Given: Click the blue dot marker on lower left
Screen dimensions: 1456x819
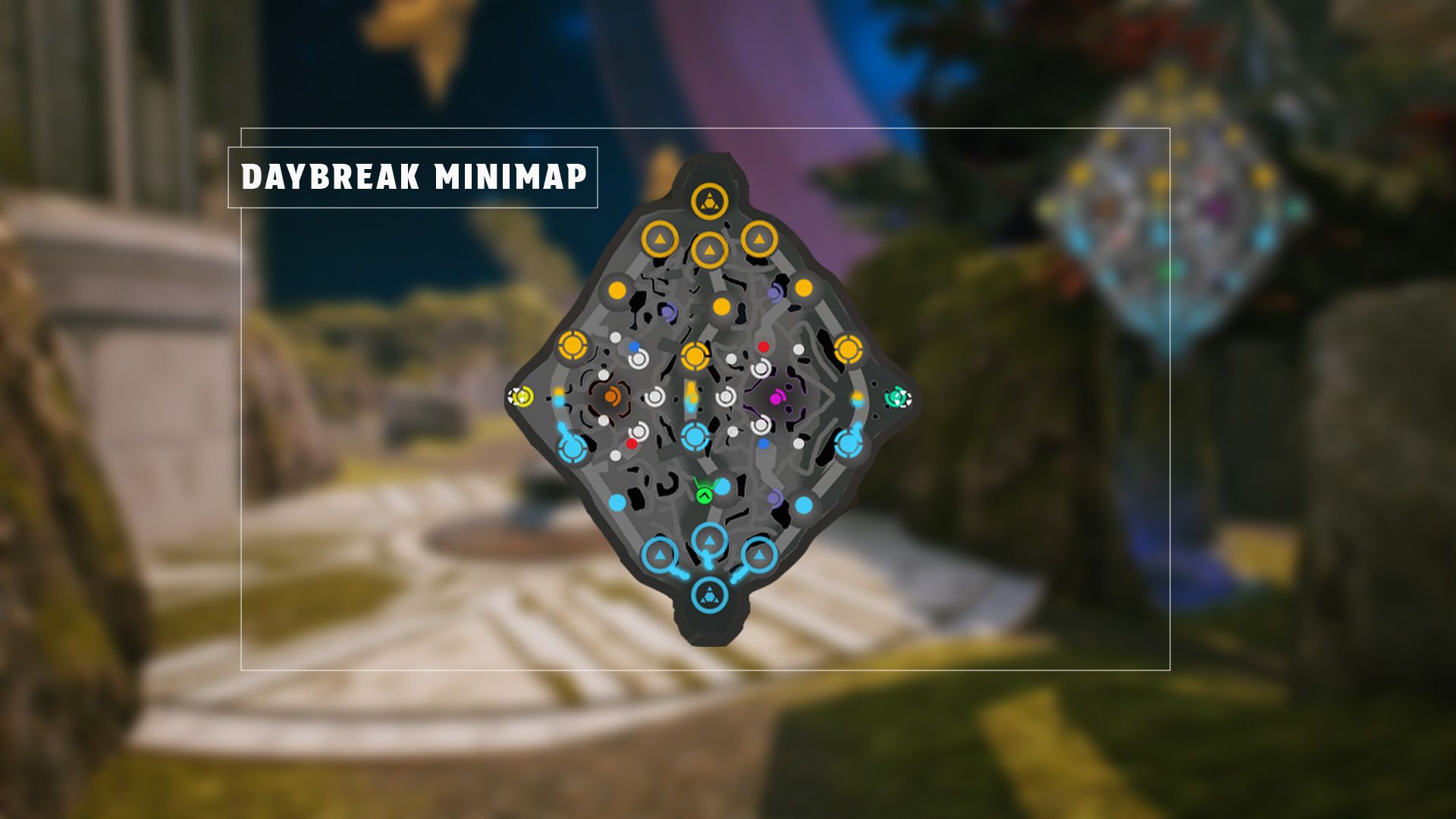Looking at the screenshot, I should [617, 503].
